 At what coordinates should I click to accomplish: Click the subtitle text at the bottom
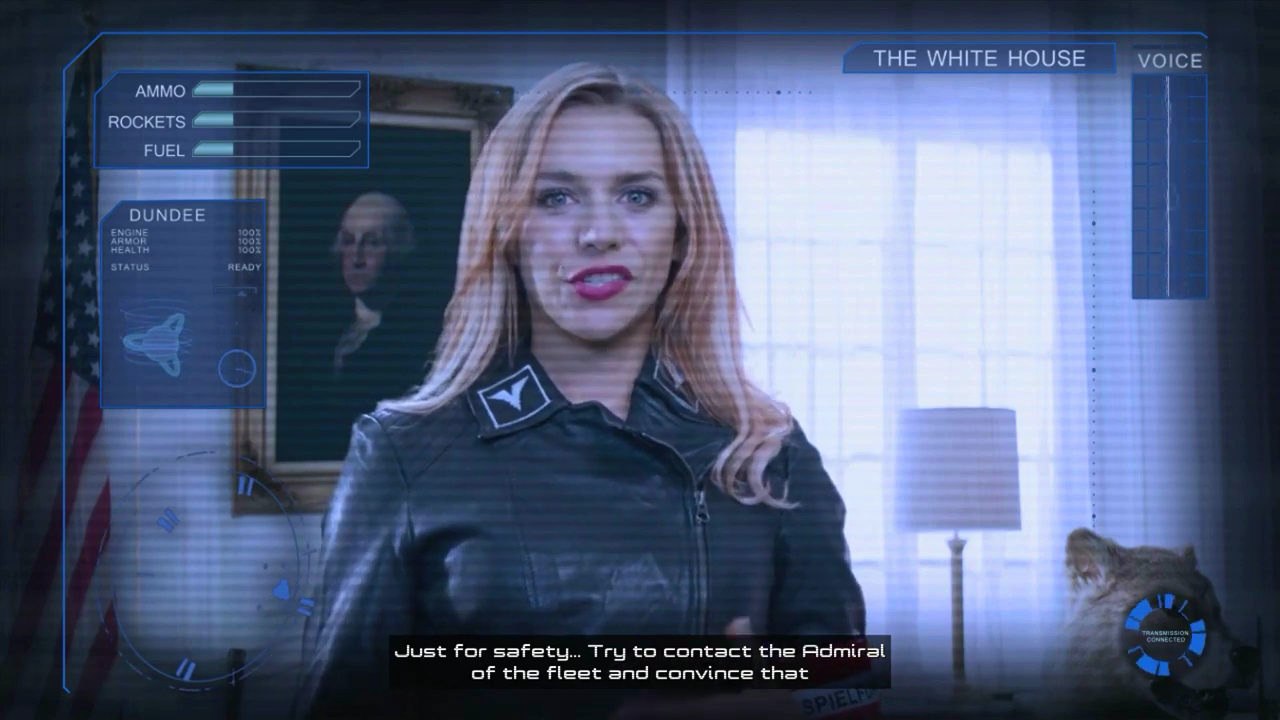(640, 661)
